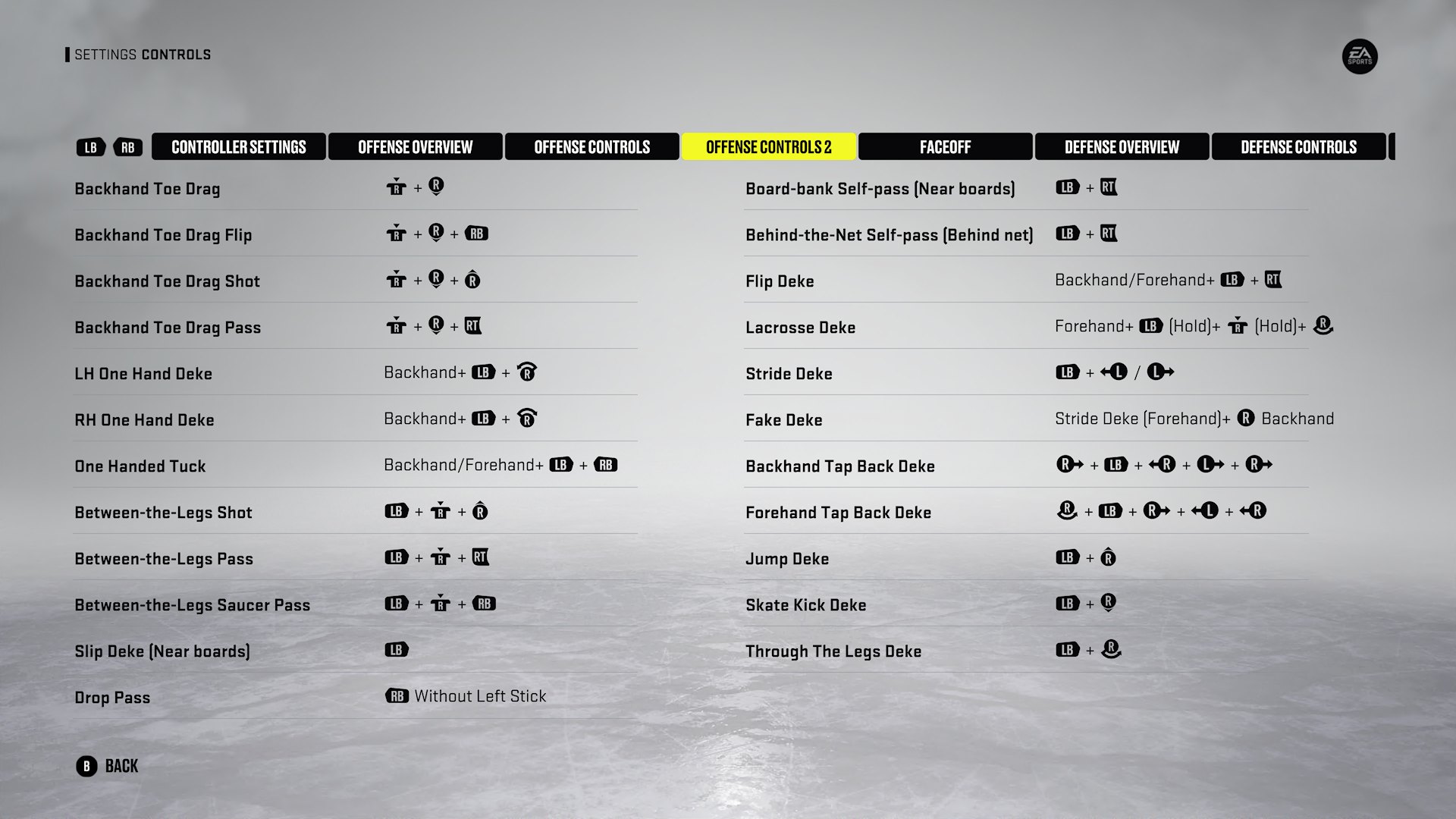
Task: Select the Backhand Toe Drag row
Action: (147, 189)
